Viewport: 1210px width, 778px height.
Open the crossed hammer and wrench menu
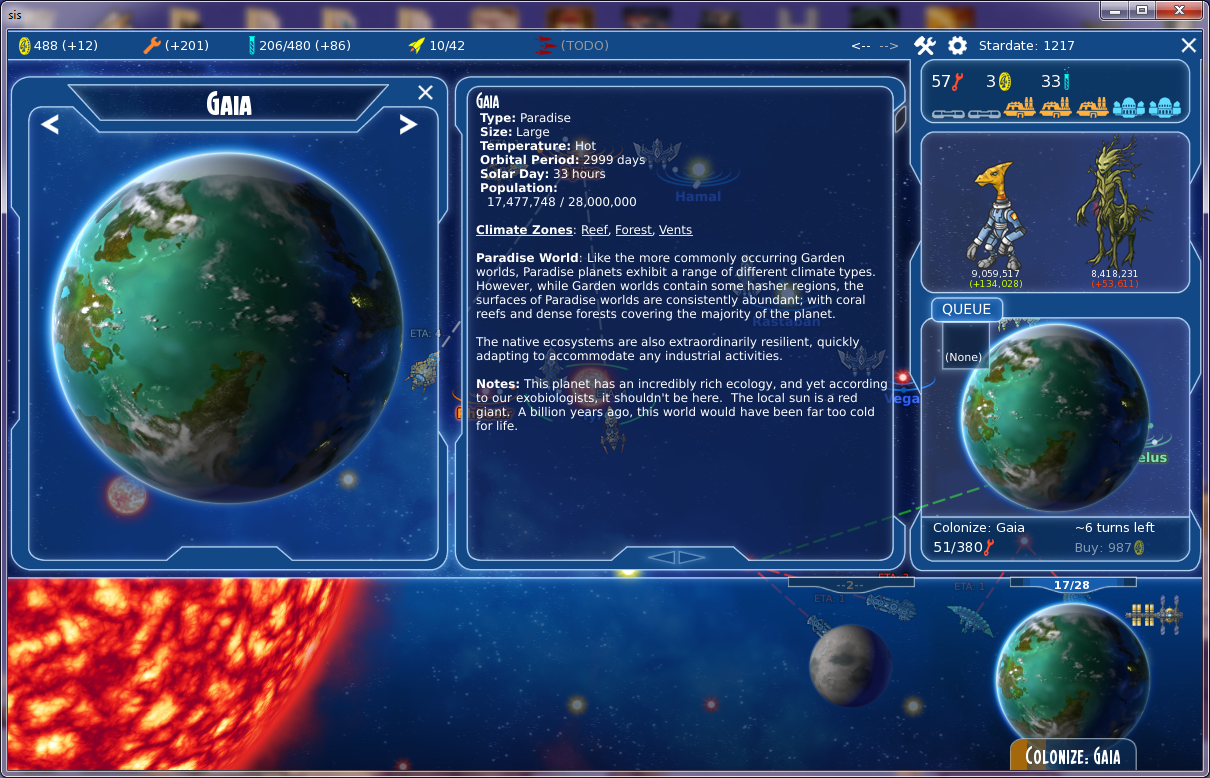[x=925, y=45]
